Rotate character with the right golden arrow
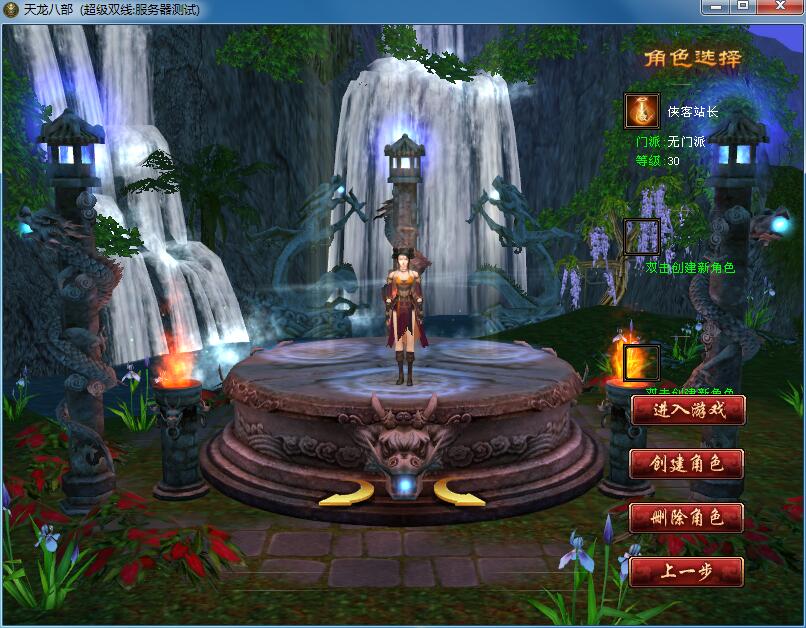Screen dimensions: 806x628 [x=458, y=492]
